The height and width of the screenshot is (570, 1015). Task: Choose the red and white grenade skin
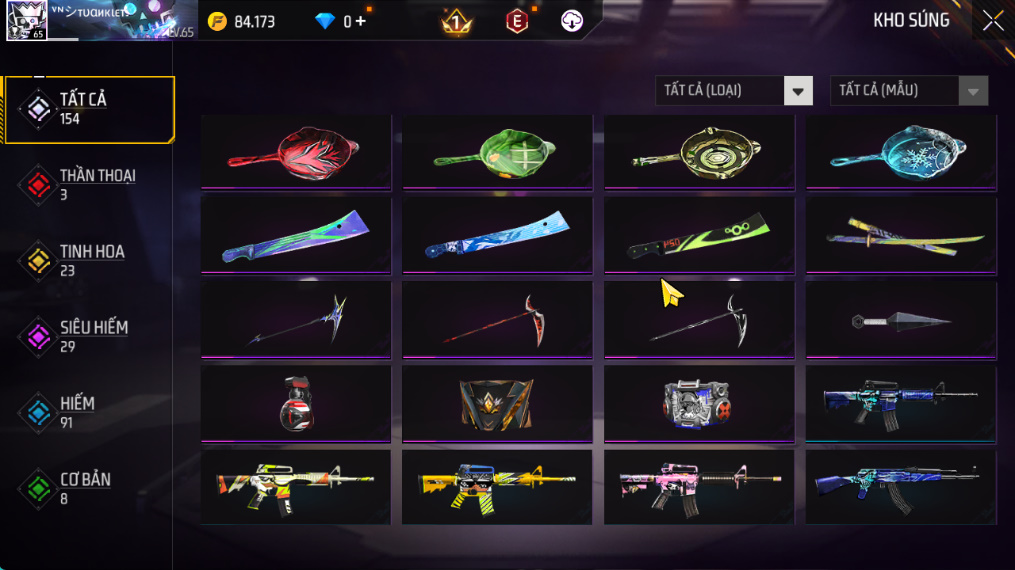click(296, 404)
